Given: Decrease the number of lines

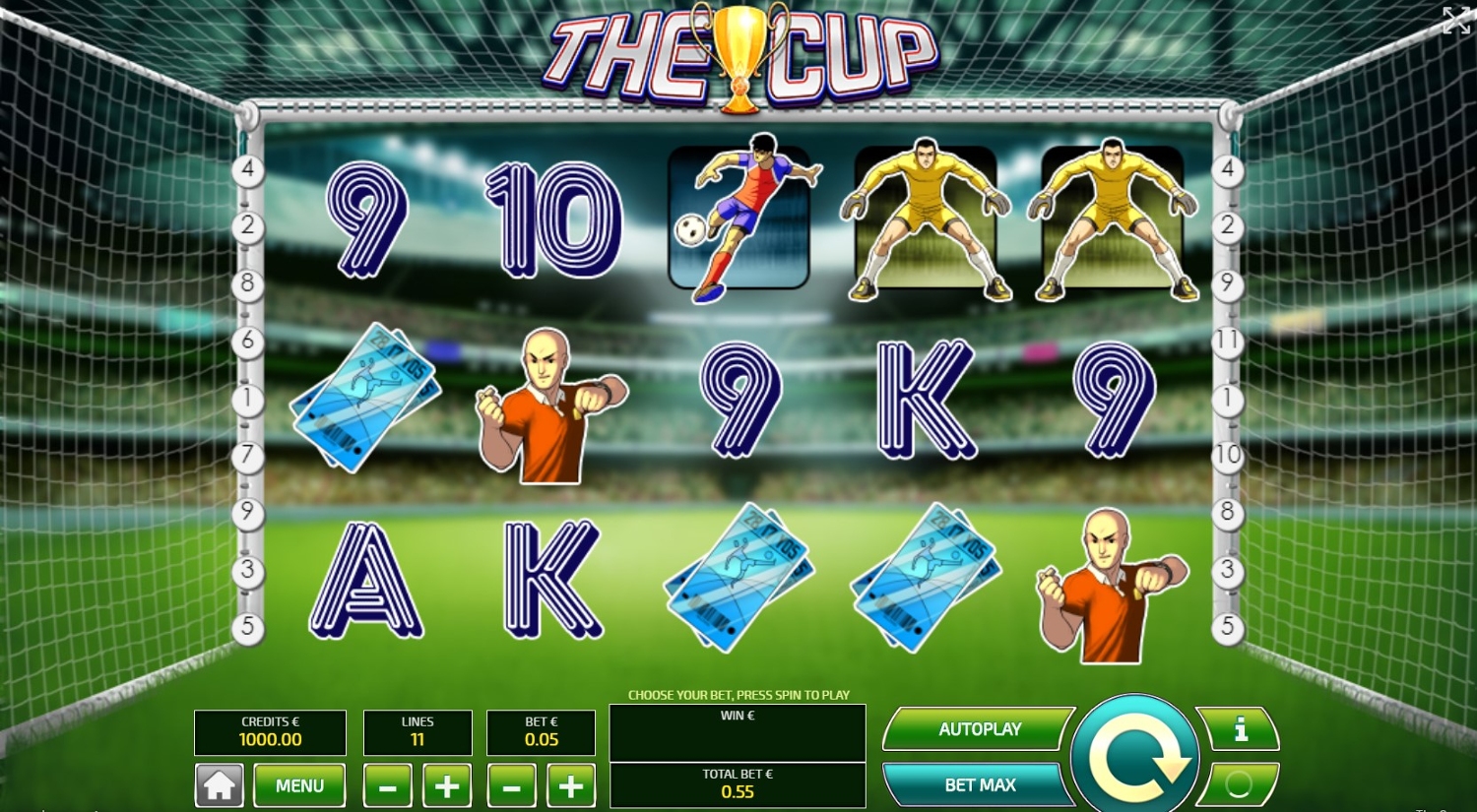Looking at the screenshot, I should coord(388,786).
